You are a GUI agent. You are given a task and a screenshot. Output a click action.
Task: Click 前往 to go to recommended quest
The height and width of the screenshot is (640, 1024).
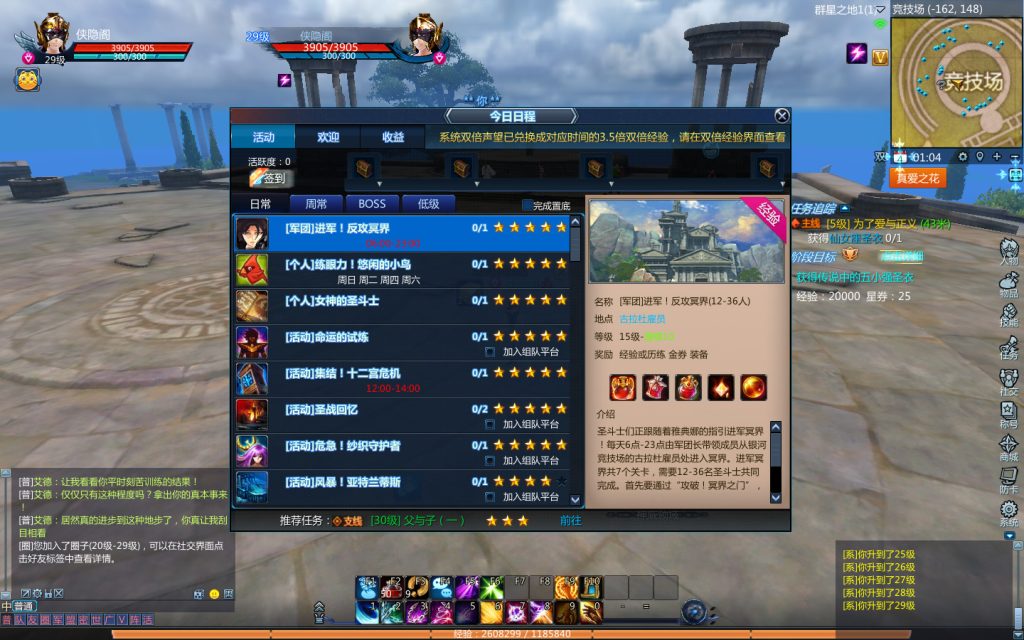(570, 520)
